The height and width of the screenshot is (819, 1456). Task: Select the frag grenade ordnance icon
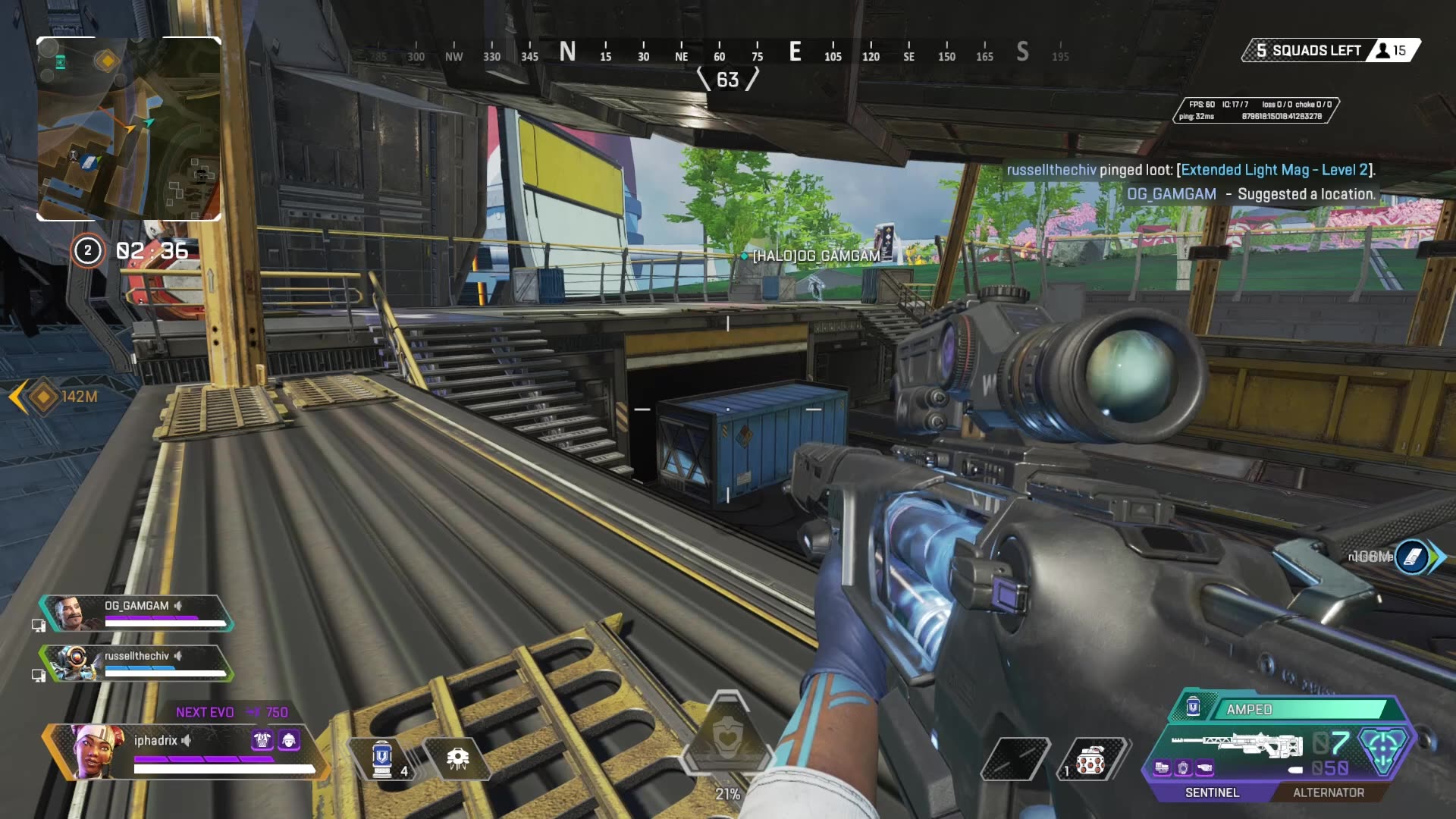coord(1090,759)
